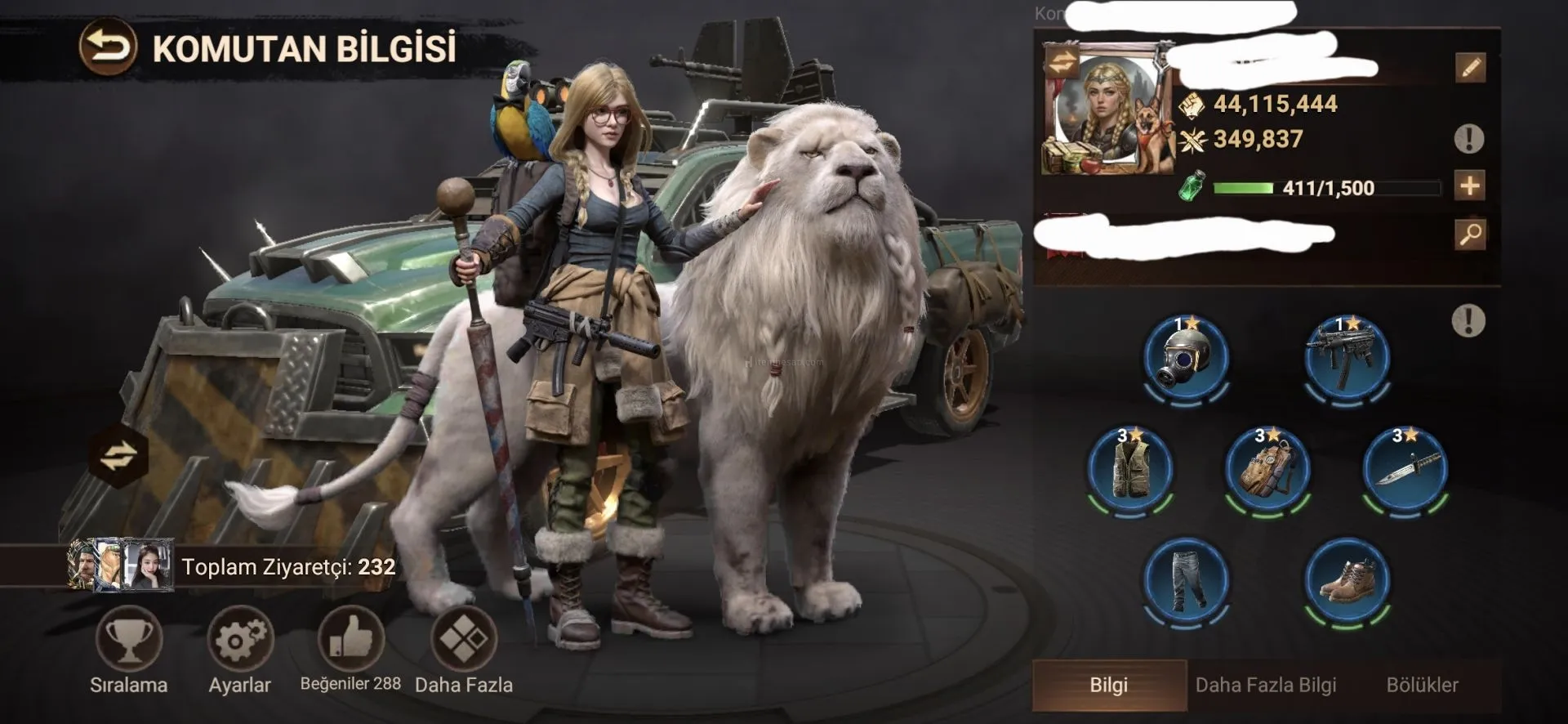
Task: Select the gas mask helmet slot
Action: [x=1186, y=358]
